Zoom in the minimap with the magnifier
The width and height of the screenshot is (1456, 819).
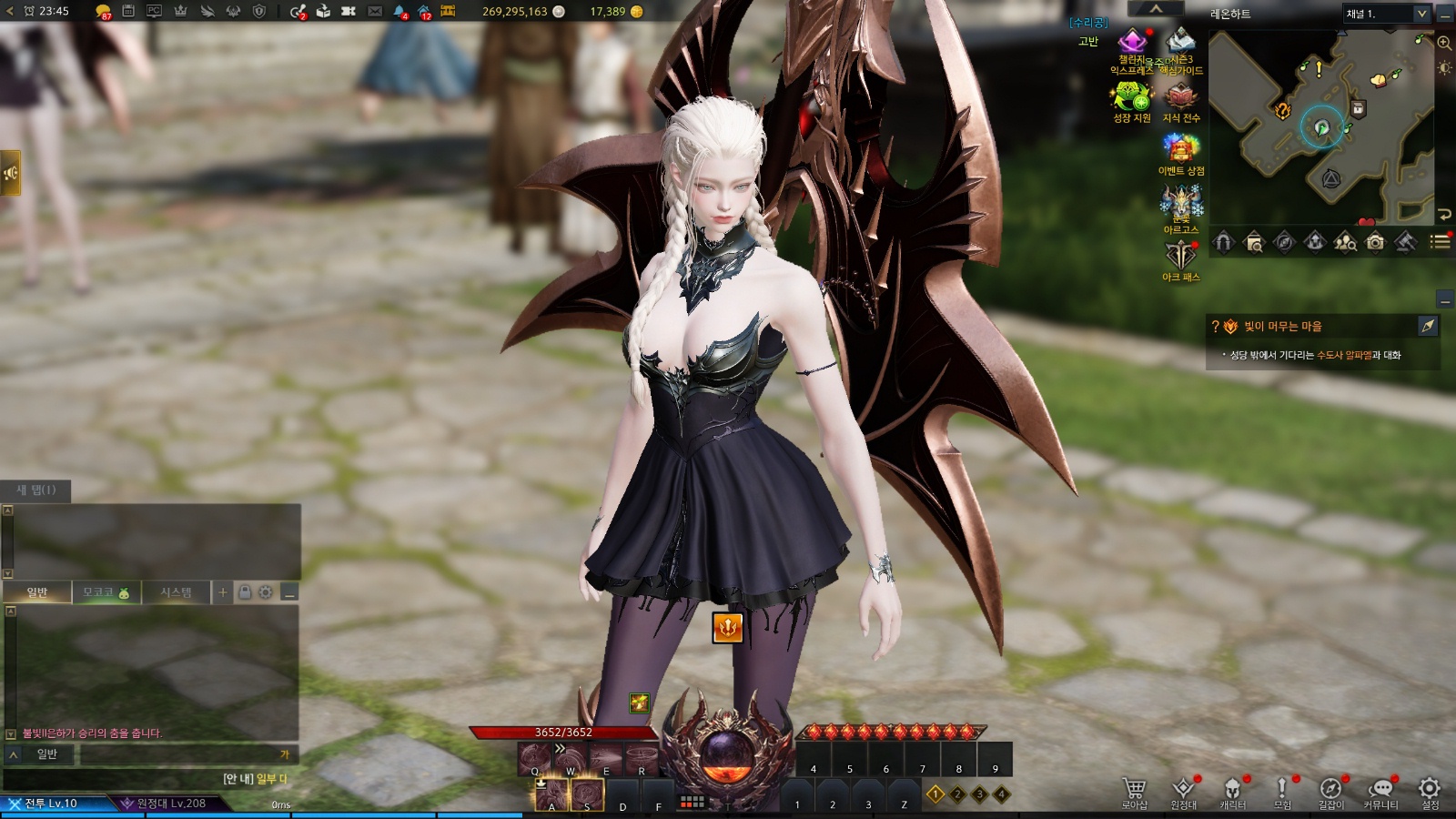point(1444,43)
